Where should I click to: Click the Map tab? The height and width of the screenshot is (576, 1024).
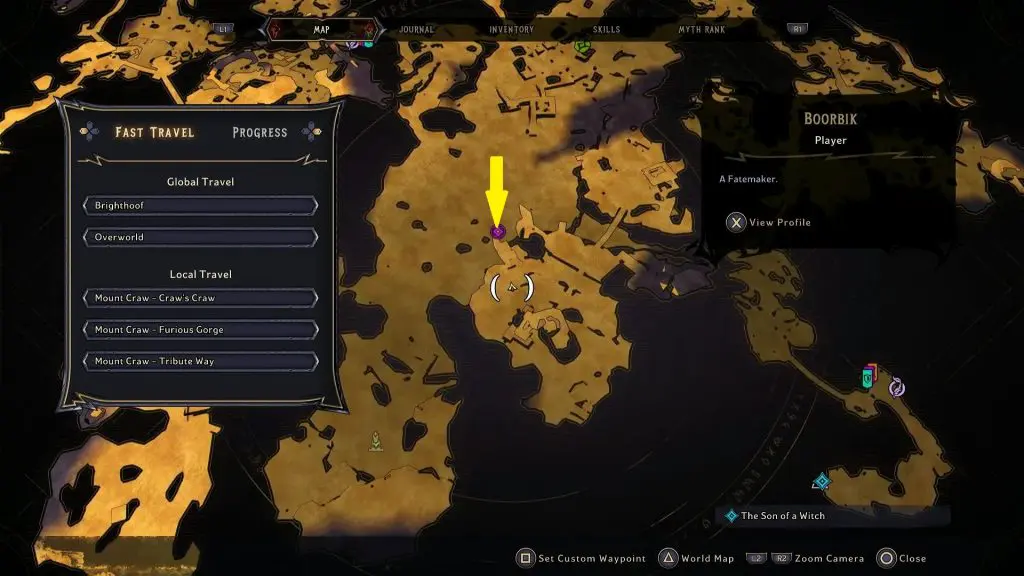322,30
